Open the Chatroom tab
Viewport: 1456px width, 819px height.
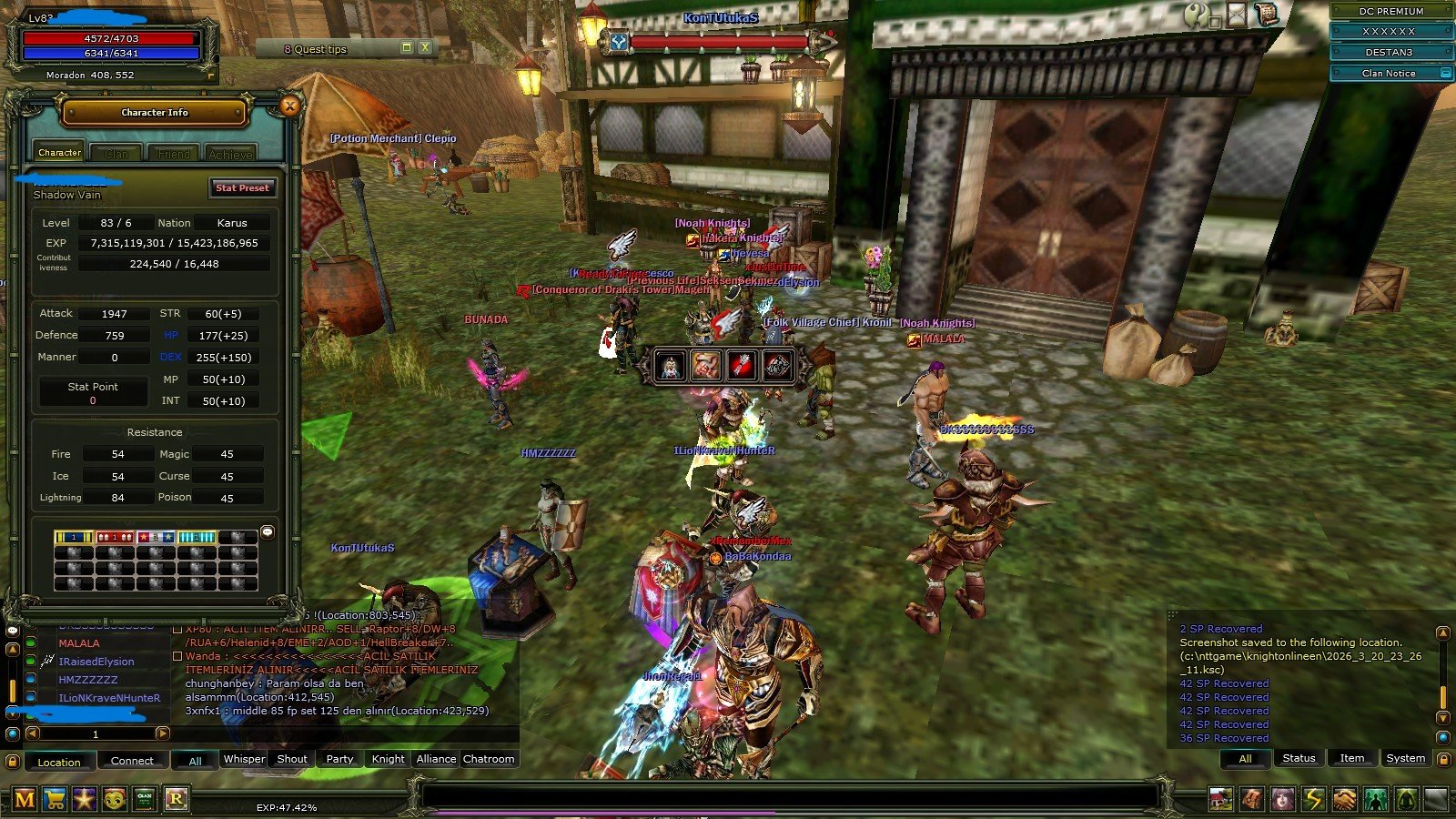(x=489, y=759)
